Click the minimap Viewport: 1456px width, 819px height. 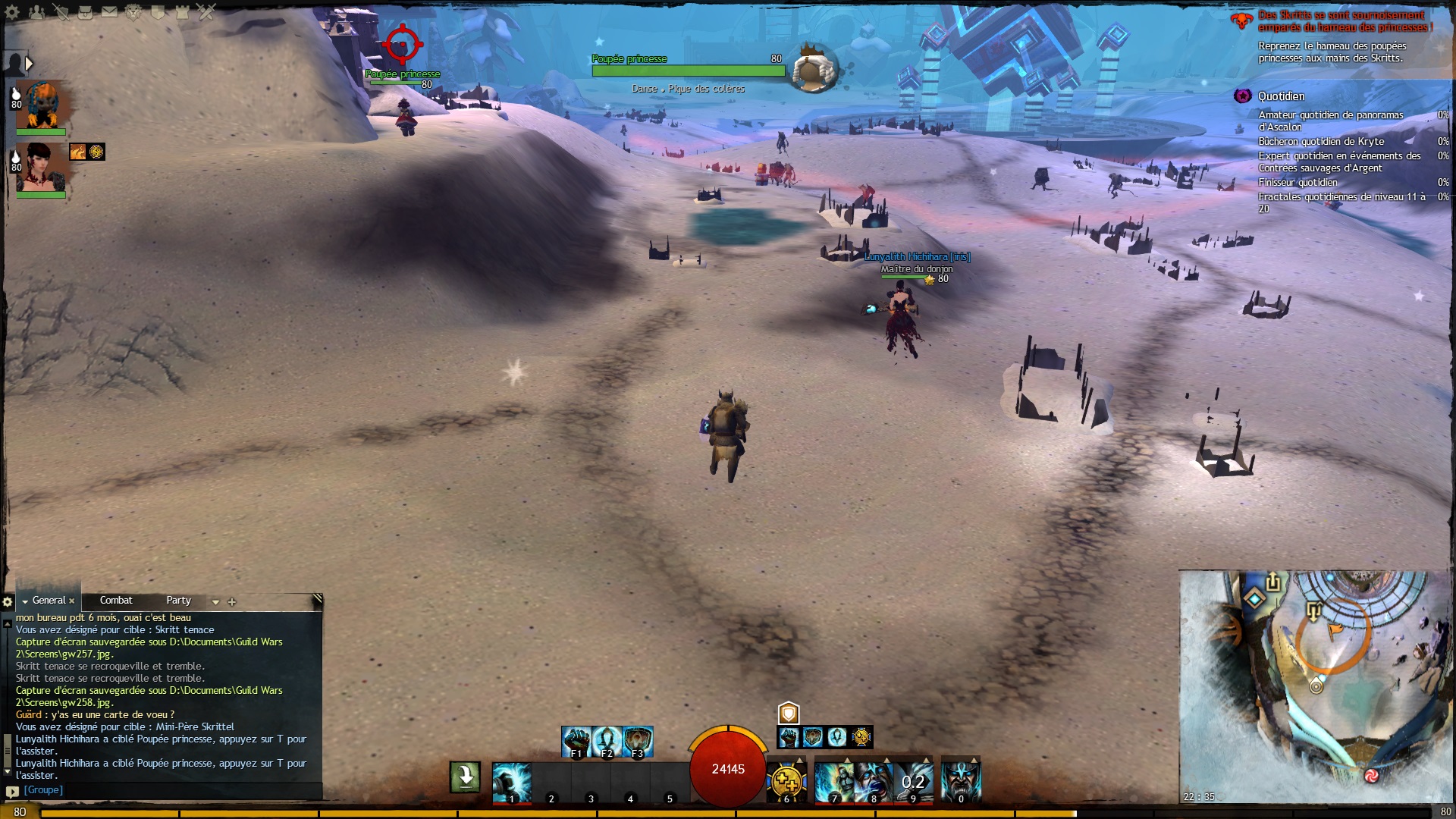pyautogui.click(x=1316, y=686)
